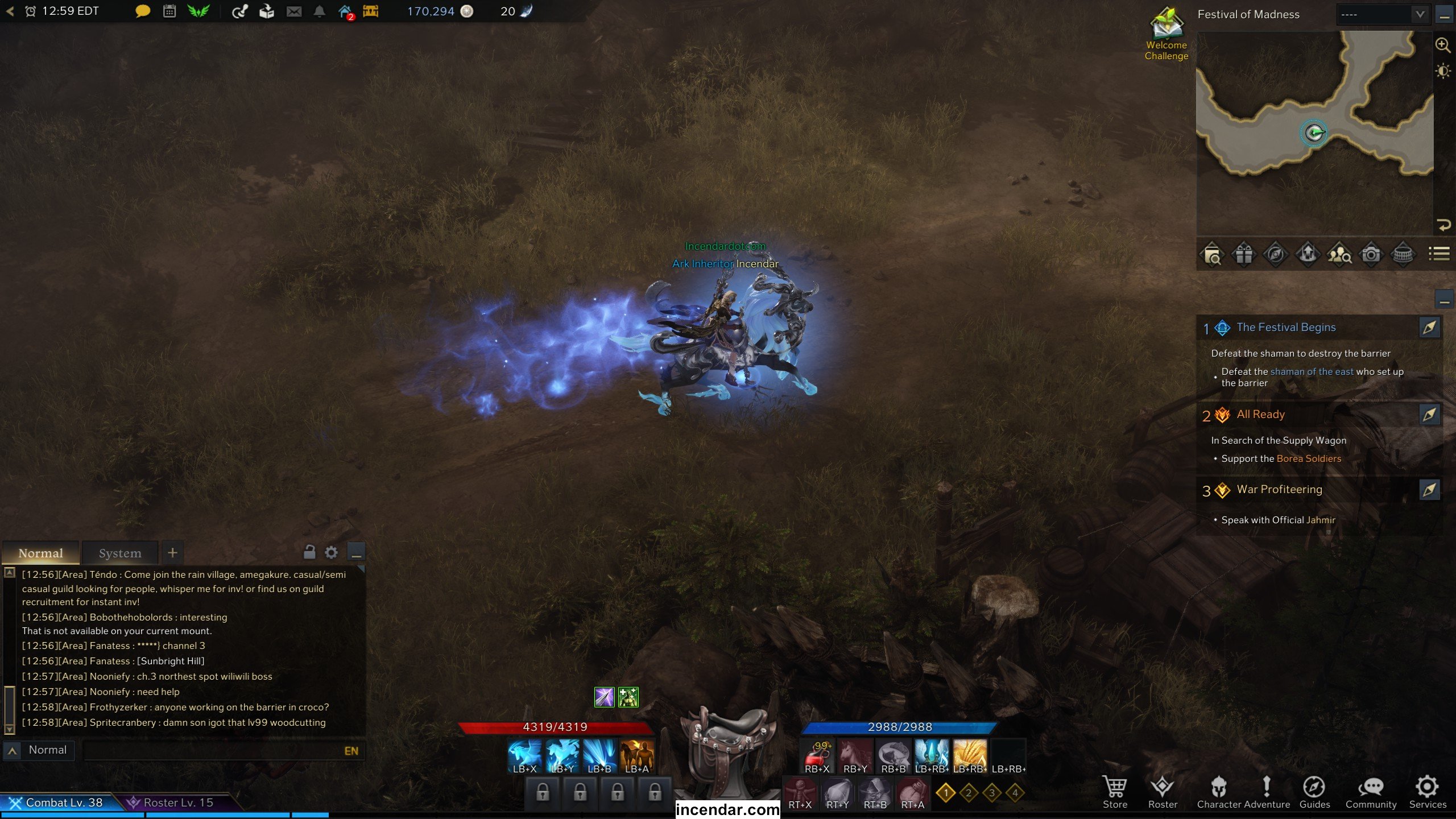Open the mail envelope icon
This screenshot has height=819, width=1456.
coord(294,11)
